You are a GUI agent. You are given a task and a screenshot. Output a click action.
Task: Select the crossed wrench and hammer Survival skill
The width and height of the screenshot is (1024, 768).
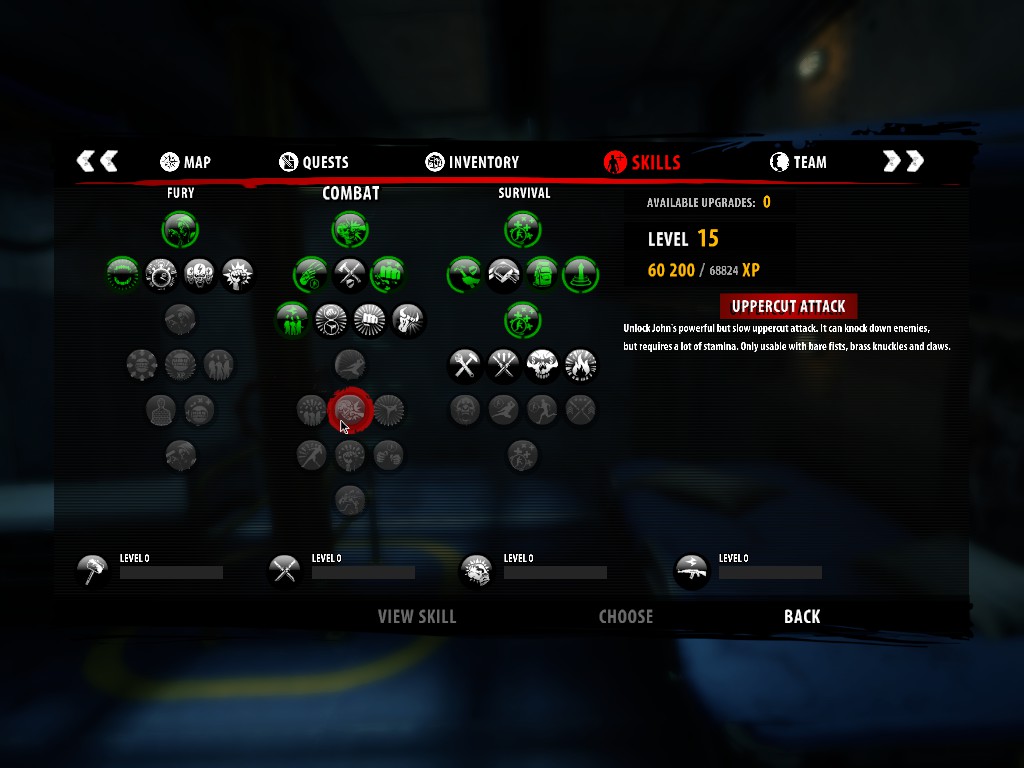point(464,365)
